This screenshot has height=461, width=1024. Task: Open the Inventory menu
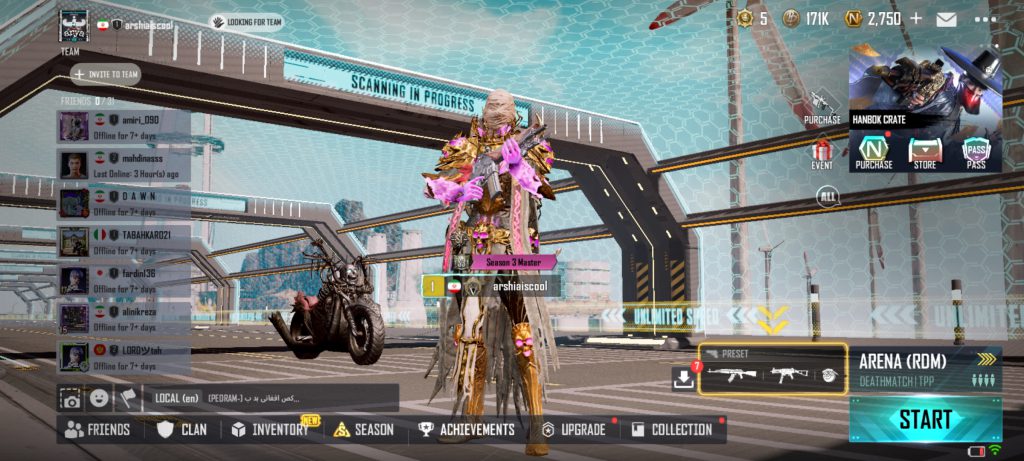click(271, 430)
